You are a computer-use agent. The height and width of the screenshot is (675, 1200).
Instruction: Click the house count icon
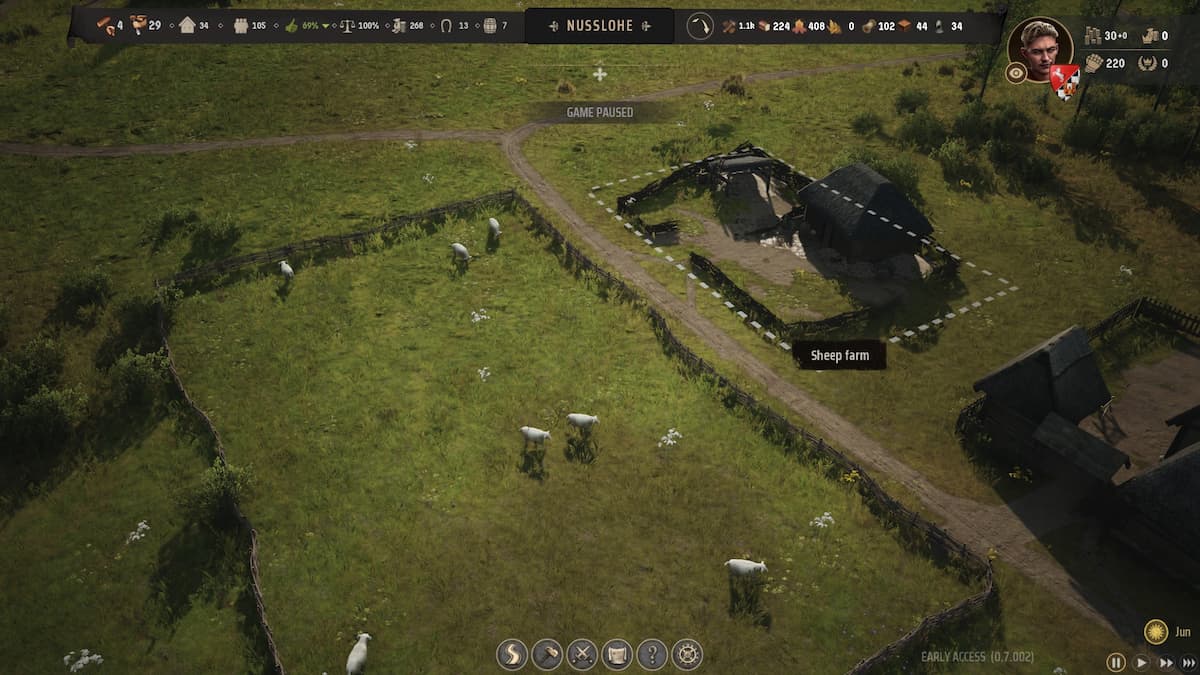tap(187, 25)
